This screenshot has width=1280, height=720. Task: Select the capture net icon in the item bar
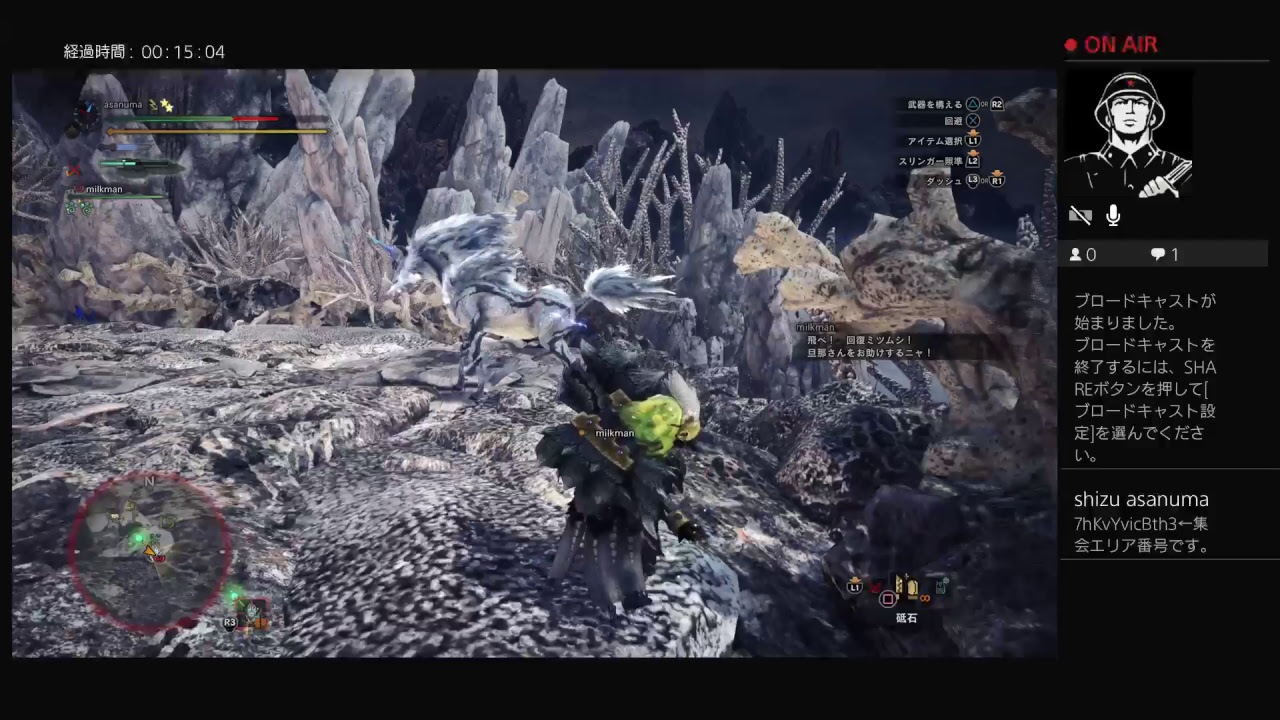pyautogui.click(x=941, y=584)
